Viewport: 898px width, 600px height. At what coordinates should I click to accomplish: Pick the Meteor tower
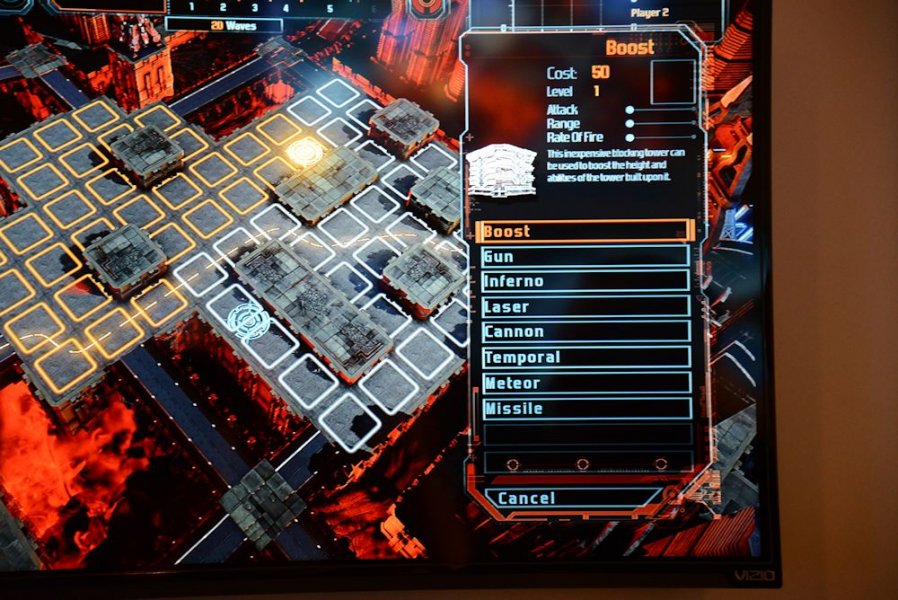click(x=585, y=383)
